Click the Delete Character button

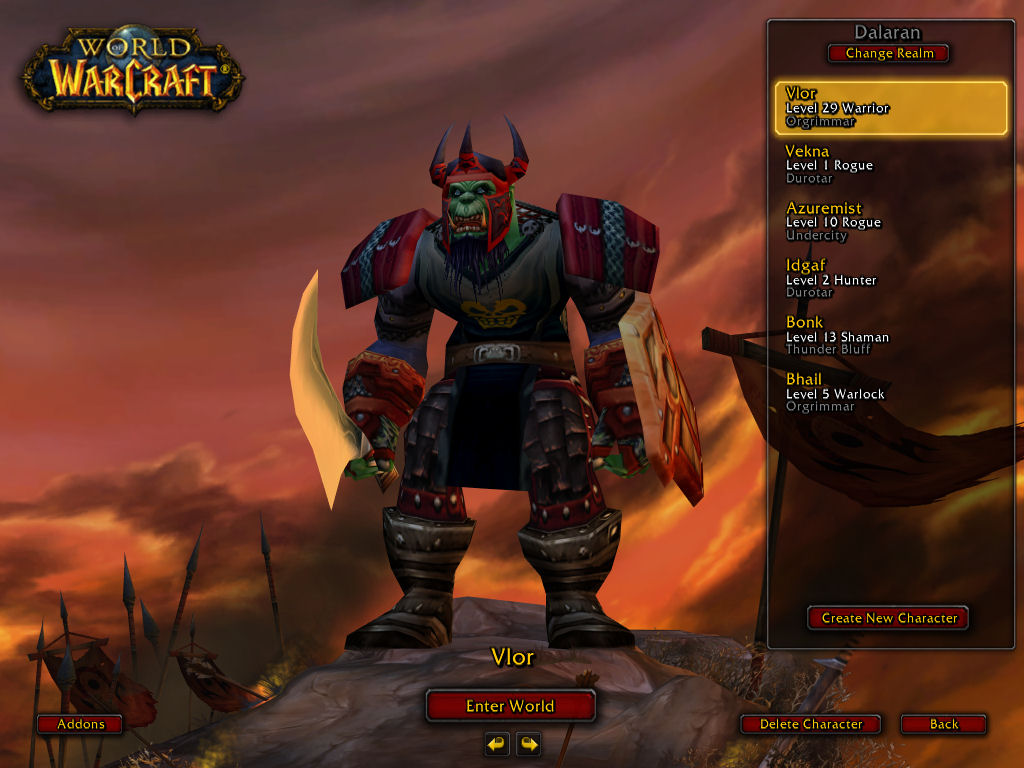pyautogui.click(x=811, y=724)
